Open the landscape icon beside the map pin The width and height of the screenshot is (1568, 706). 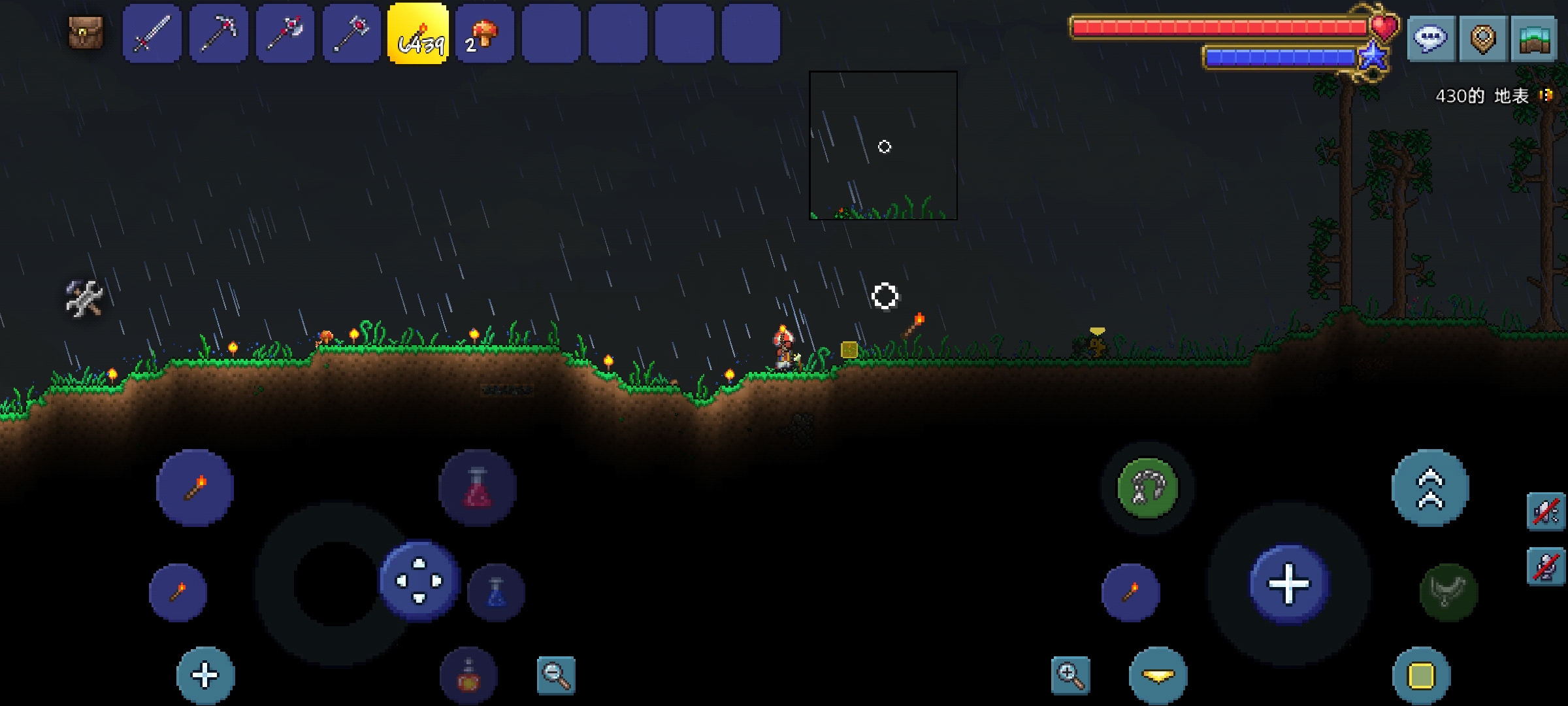tap(1533, 39)
